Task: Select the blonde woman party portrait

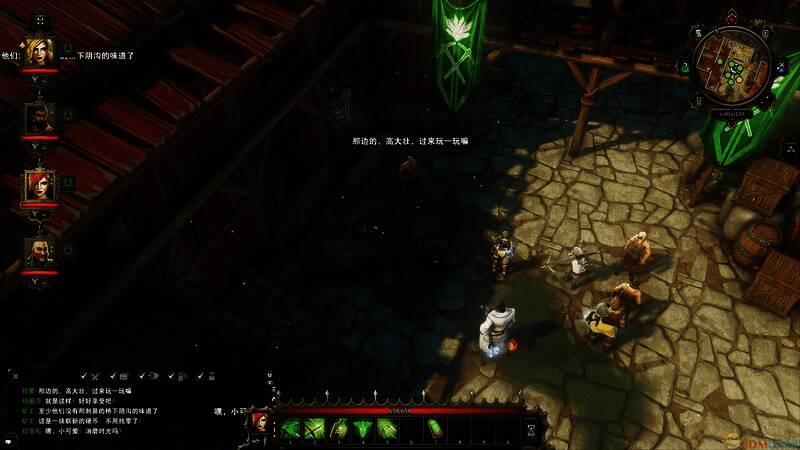Action: 41,52
